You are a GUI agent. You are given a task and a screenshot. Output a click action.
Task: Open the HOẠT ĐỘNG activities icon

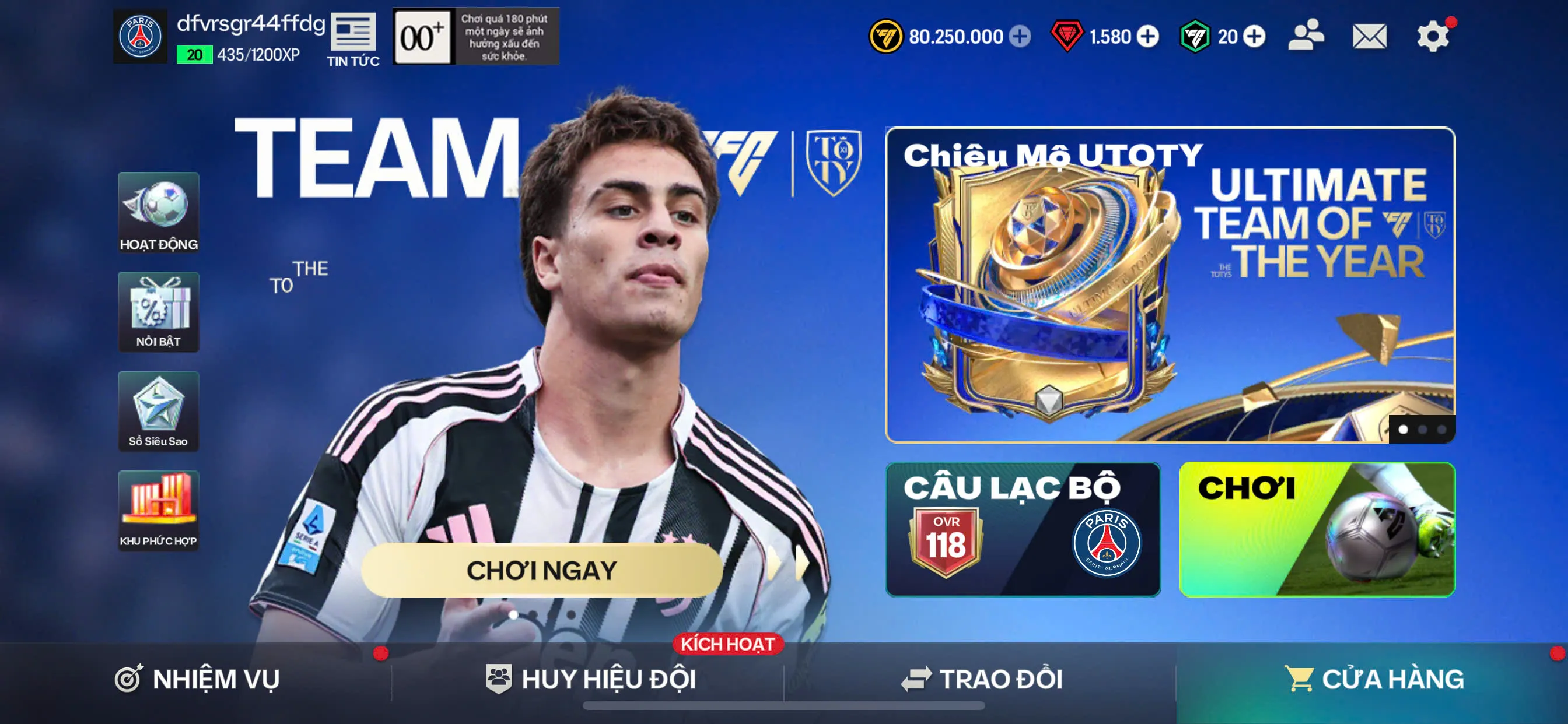(158, 214)
